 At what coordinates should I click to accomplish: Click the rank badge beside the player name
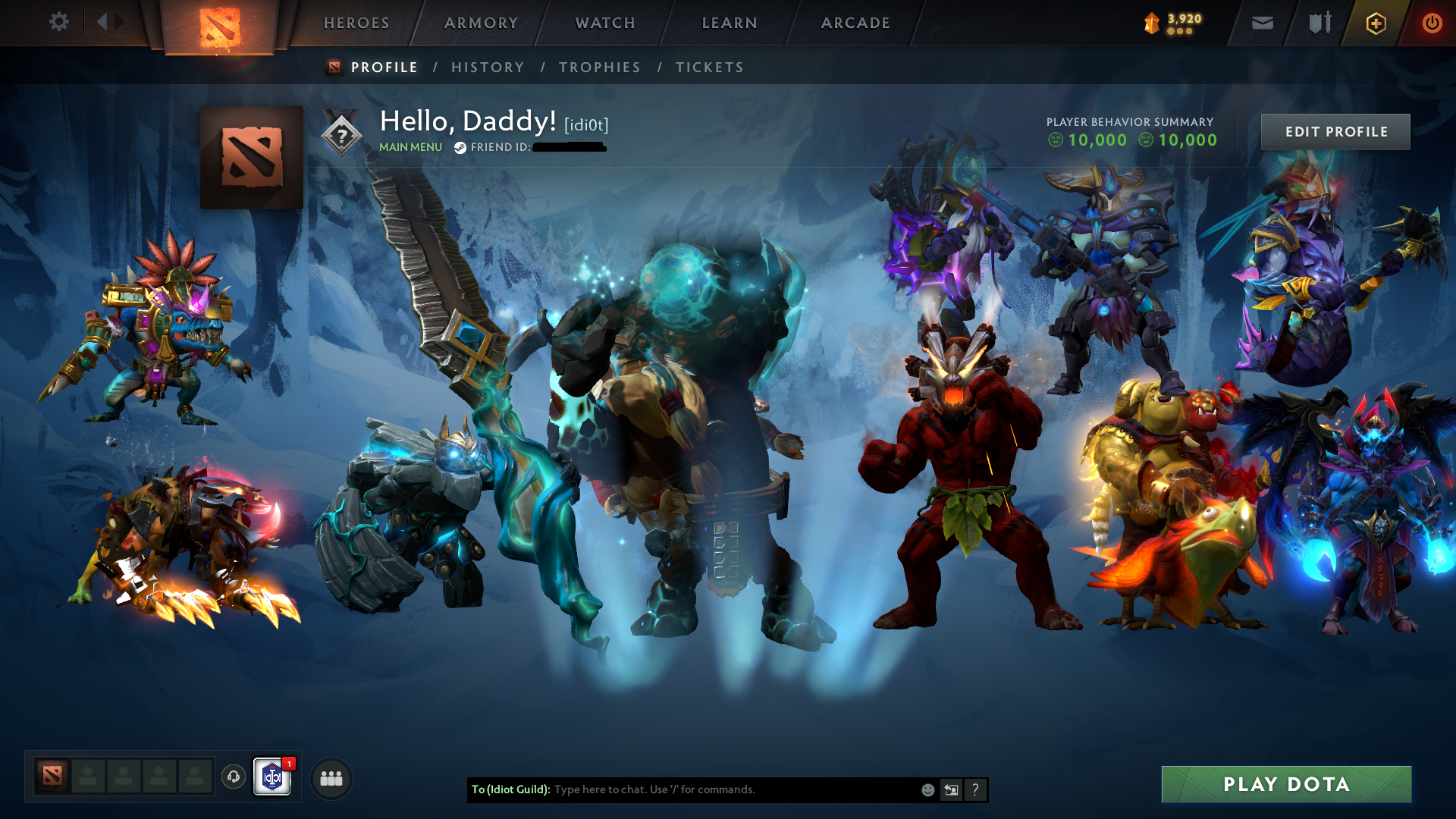(x=343, y=133)
